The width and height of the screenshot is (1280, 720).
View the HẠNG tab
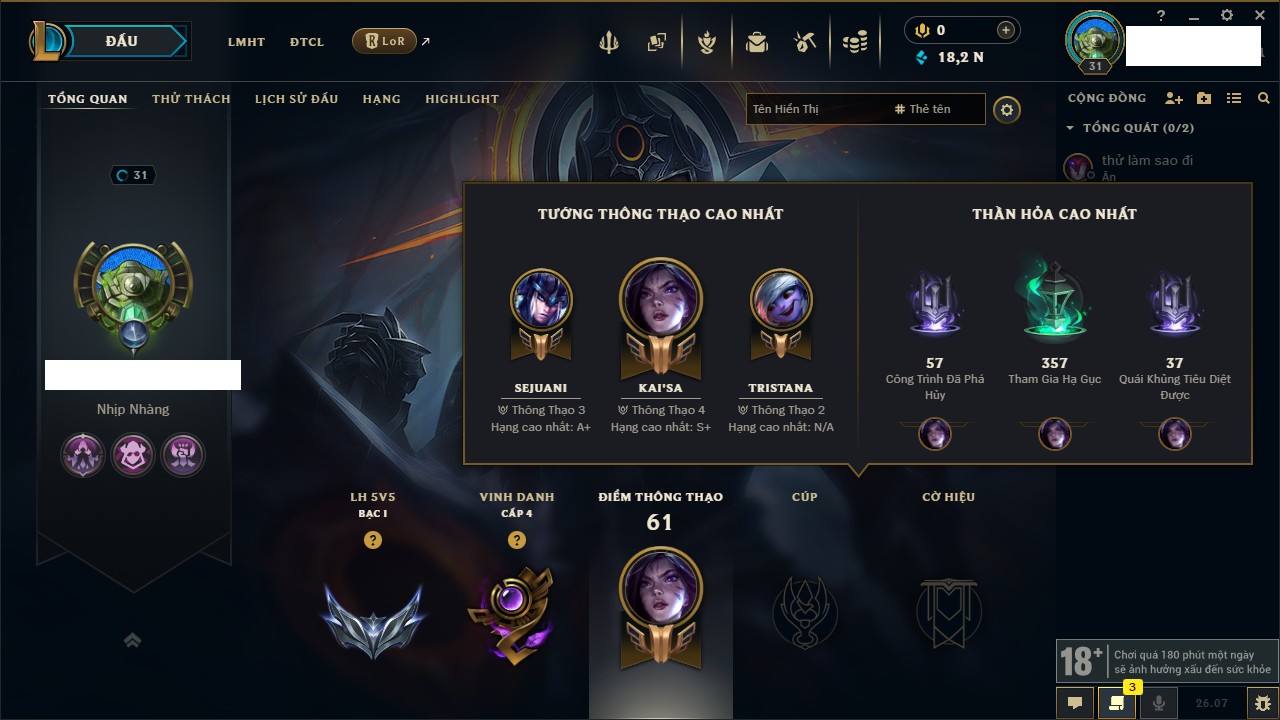click(x=381, y=99)
